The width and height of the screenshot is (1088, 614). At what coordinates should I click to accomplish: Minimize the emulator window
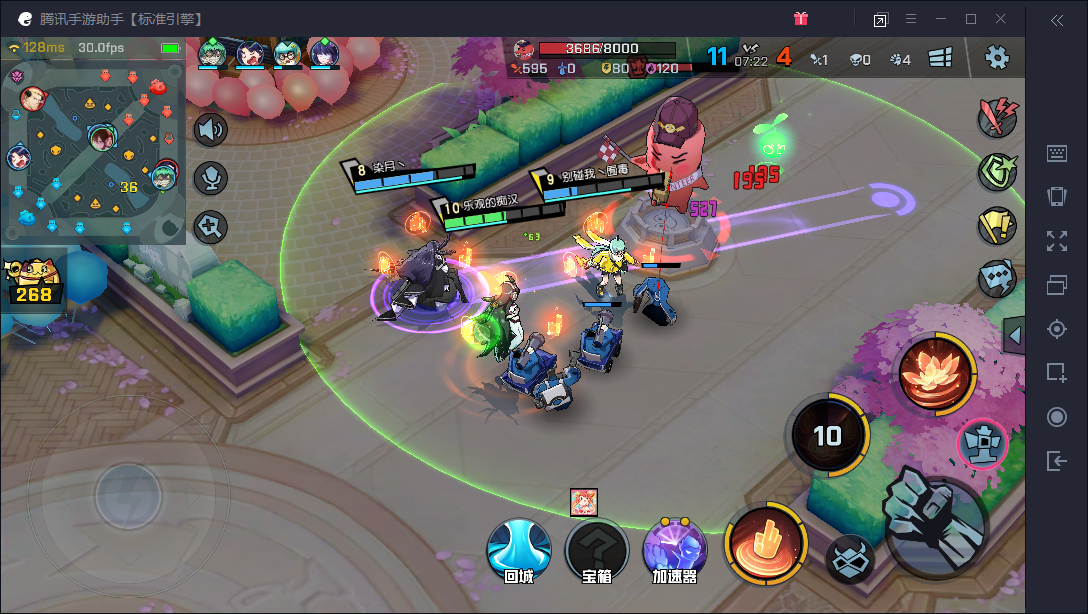[x=940, y=19]
